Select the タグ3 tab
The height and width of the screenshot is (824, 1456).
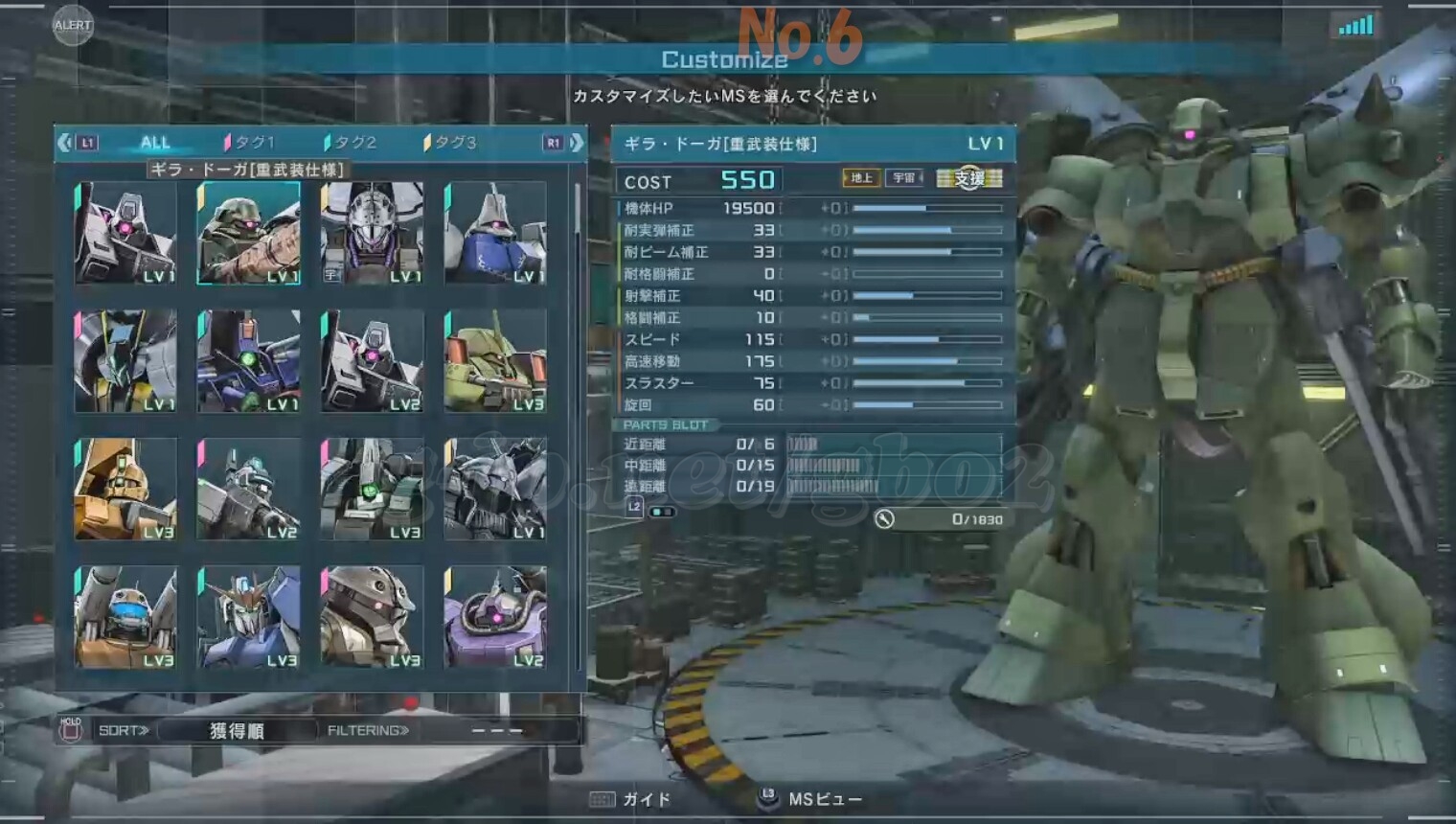(x=451, y=143)
